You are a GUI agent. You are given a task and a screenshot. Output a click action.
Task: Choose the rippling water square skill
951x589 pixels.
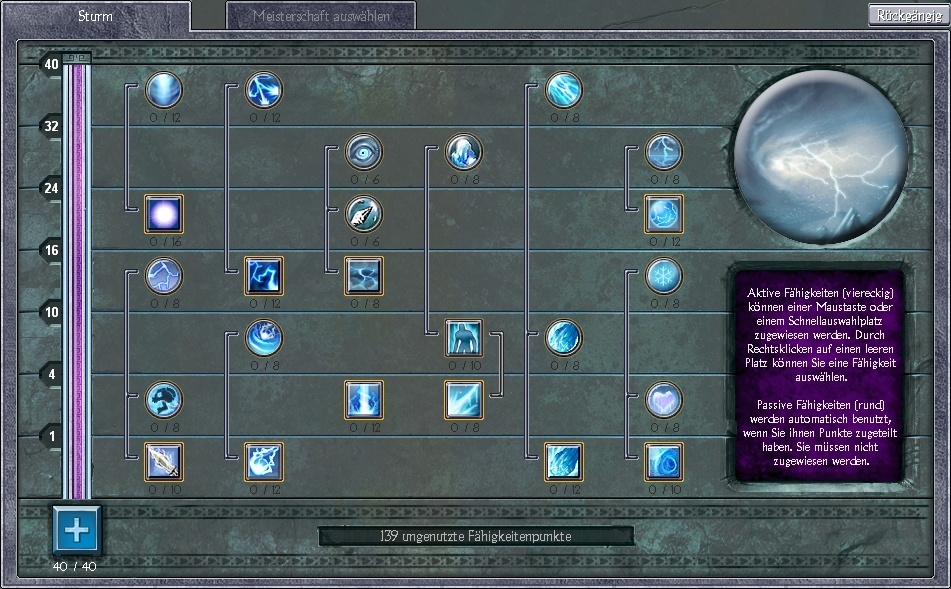click(364, 276)
